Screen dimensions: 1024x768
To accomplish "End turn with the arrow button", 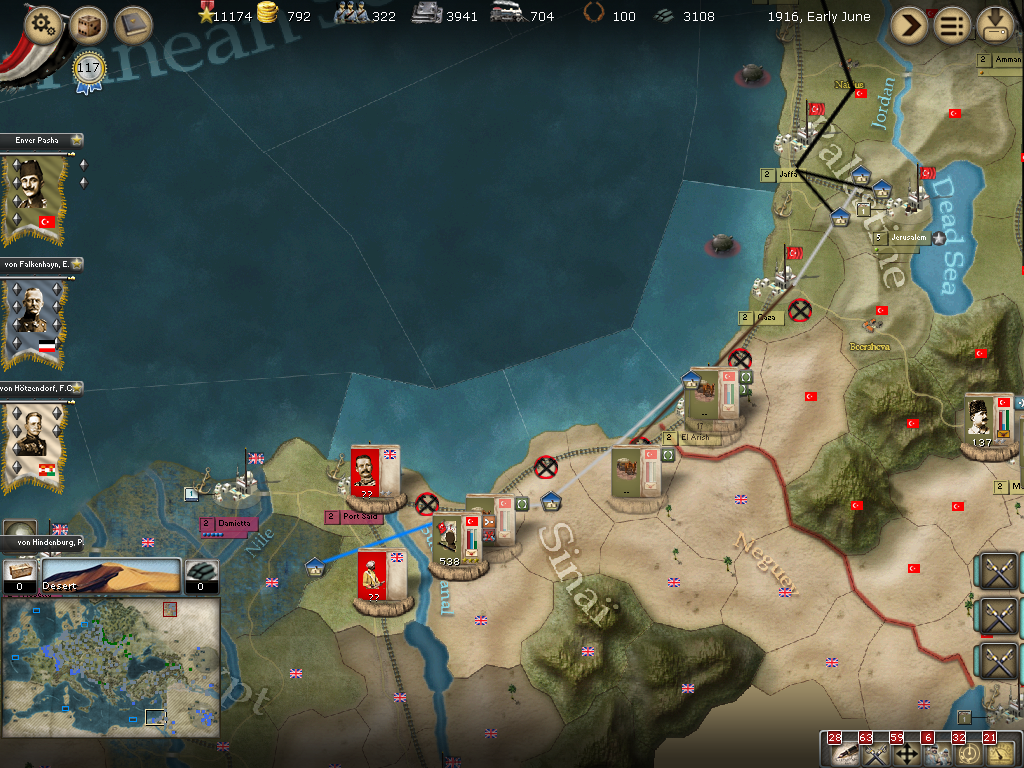I will point(909,26).
